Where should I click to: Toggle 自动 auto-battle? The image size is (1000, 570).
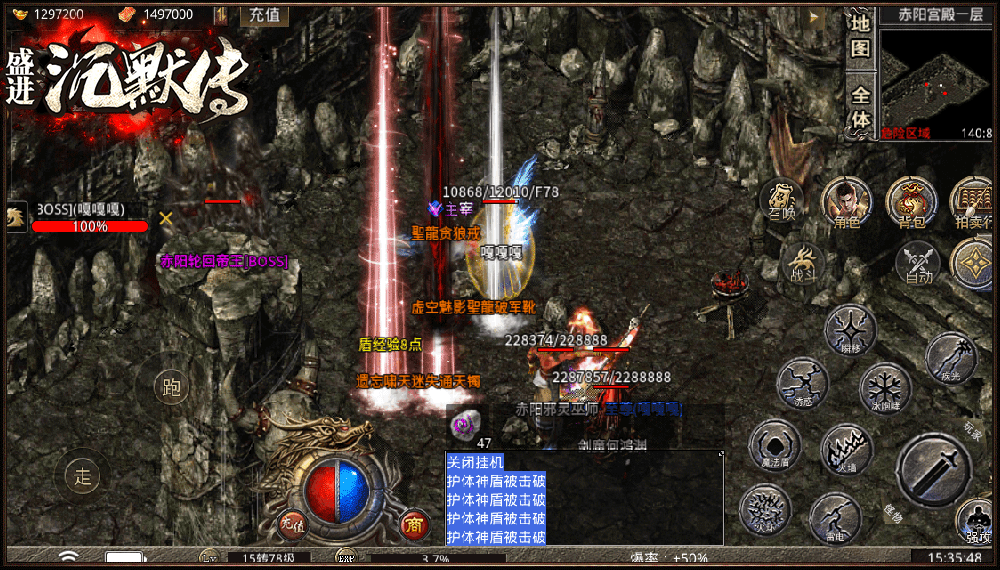point(919,264)
